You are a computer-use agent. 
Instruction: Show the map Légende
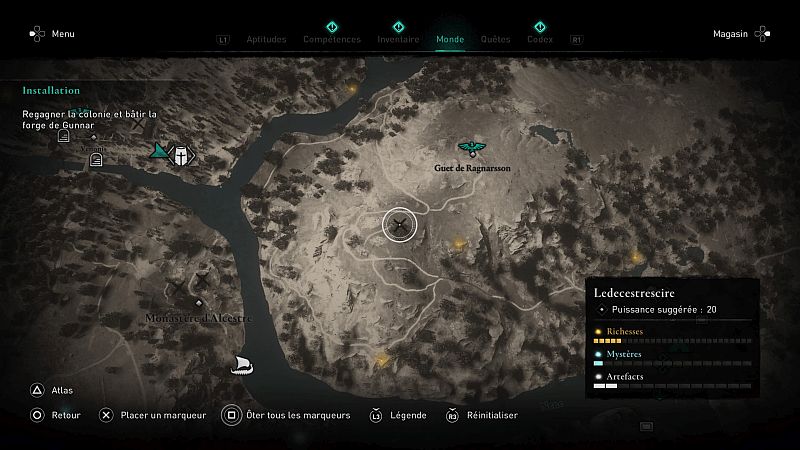pos(399,415)
